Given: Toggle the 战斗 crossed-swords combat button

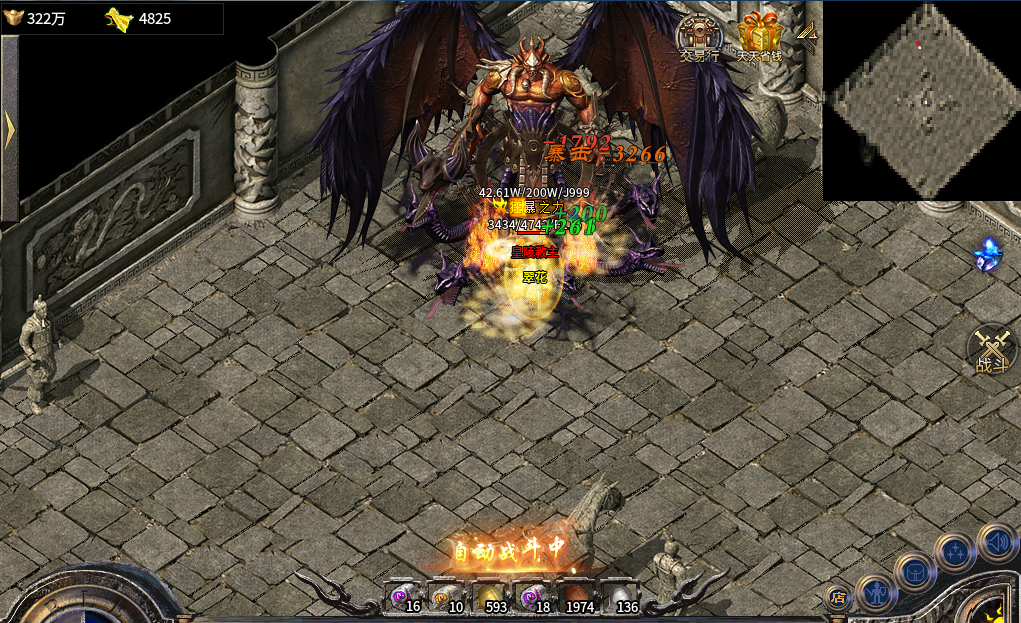Looking at the screenshot, I should (x=992, y=351).
